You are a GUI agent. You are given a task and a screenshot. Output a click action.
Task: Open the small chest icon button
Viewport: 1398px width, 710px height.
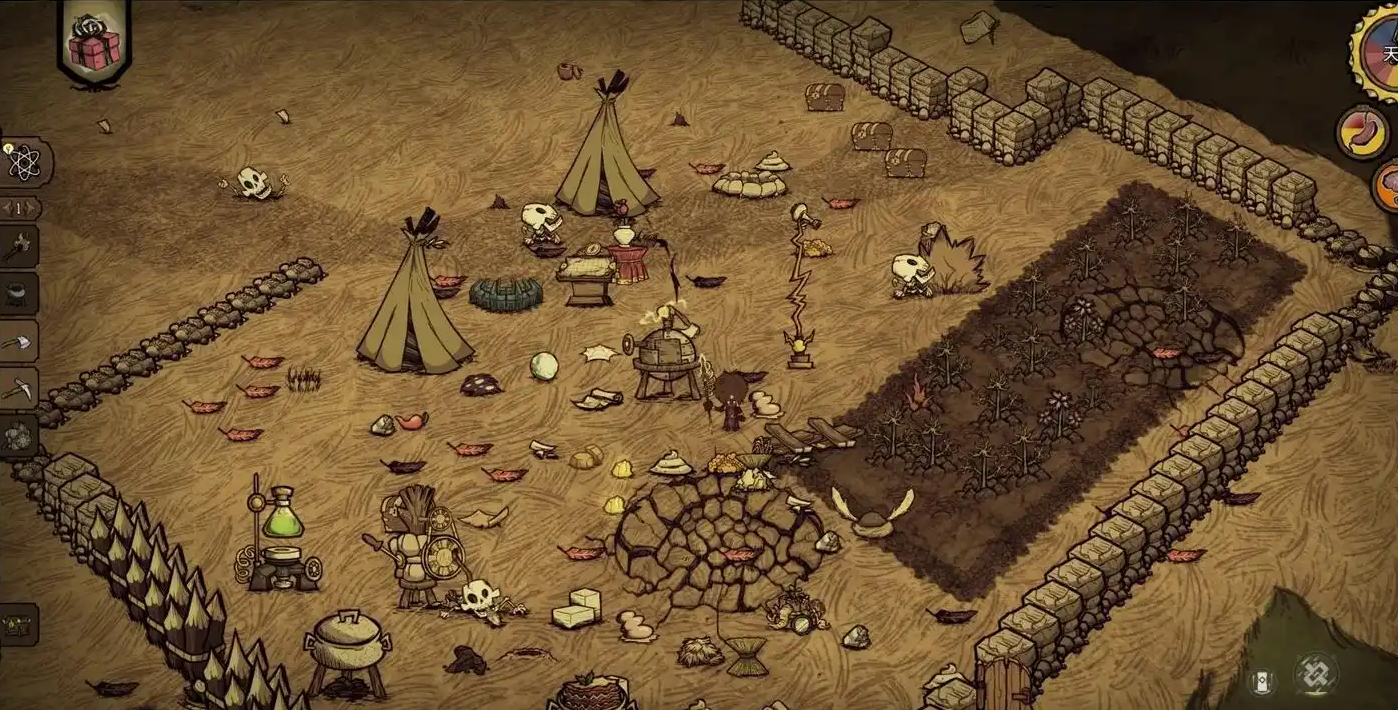tap(18, 625)
